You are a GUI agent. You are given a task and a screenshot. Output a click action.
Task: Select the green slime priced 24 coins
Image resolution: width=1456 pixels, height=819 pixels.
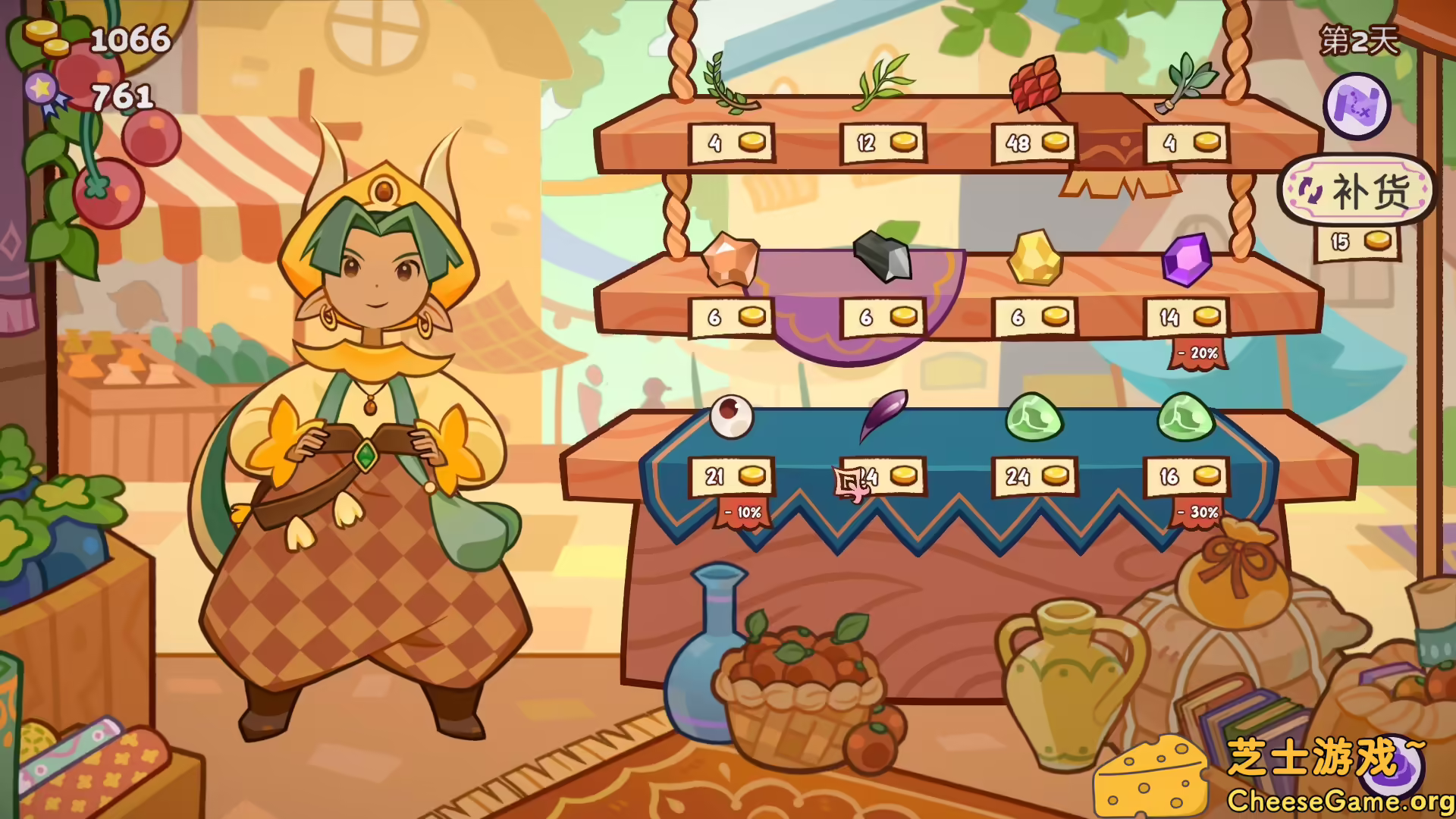click(x=1033, y=416)
